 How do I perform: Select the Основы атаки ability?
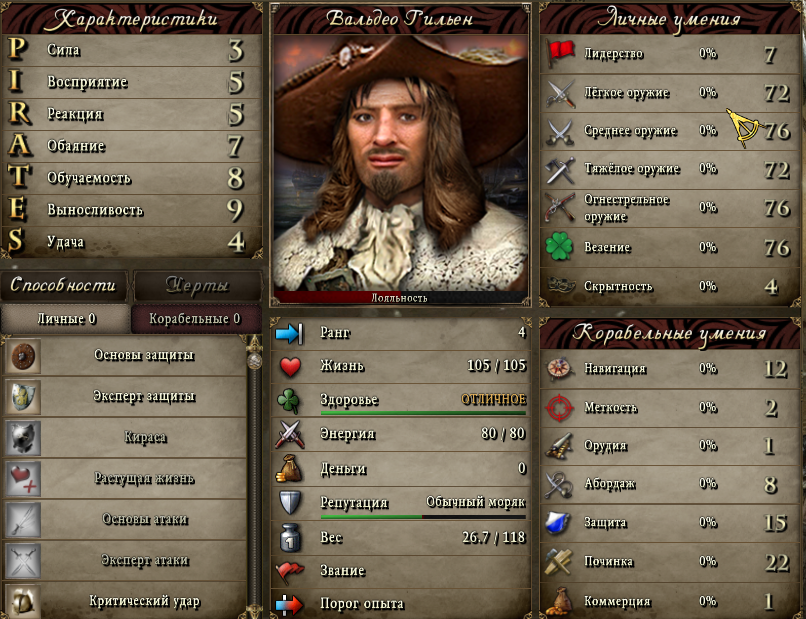pyautogui.click(x=125, y=519)
